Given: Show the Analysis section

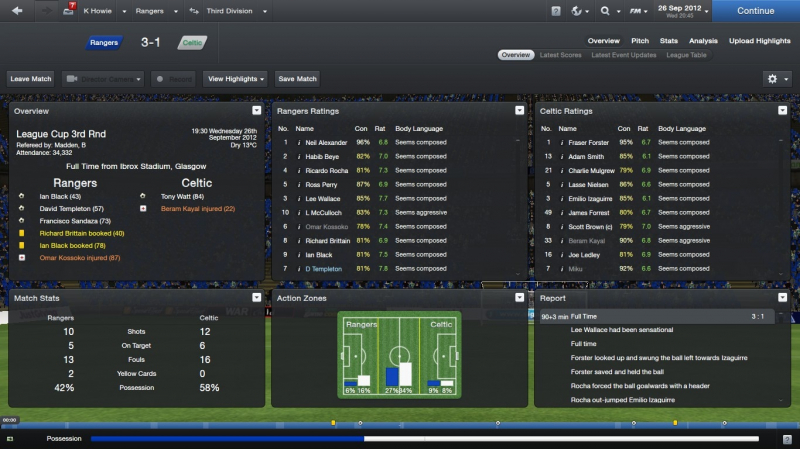Looking at the screenshot, I should click(x=703, y=41).
